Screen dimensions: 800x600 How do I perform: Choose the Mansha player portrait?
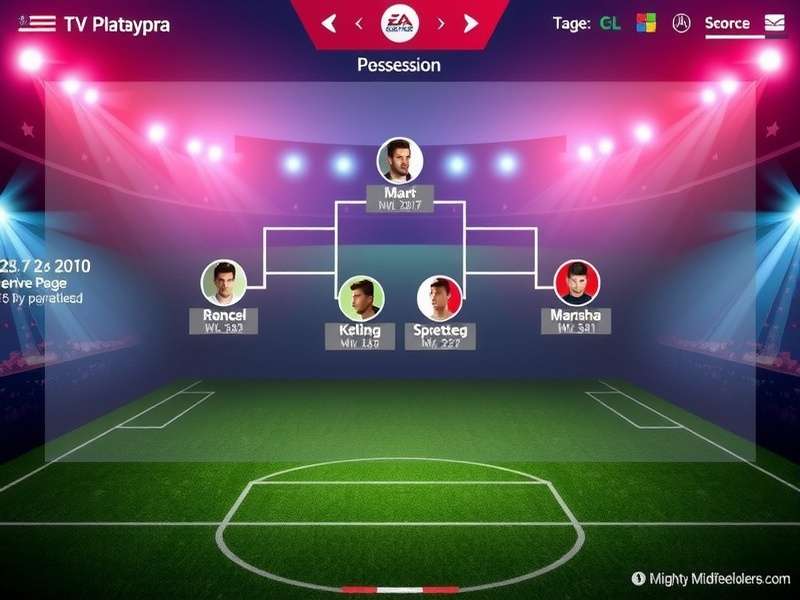coord(577,283)
